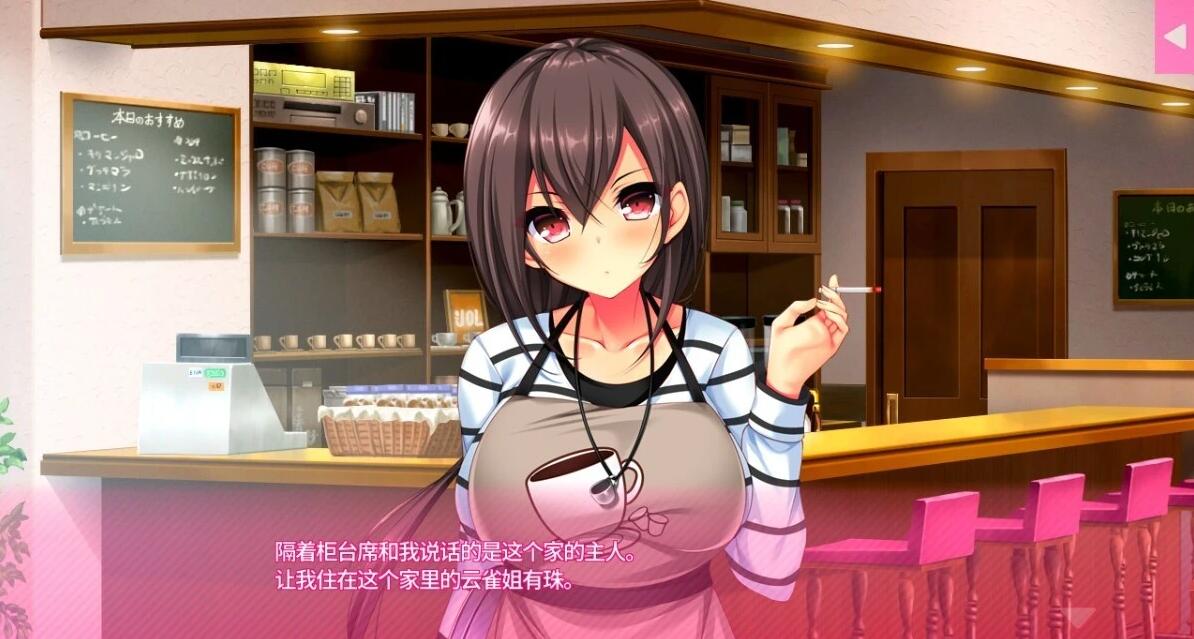The image size is (1194, 639).
Task: Expand the pink arrow side menu
Action: [x=1174, y=36]
